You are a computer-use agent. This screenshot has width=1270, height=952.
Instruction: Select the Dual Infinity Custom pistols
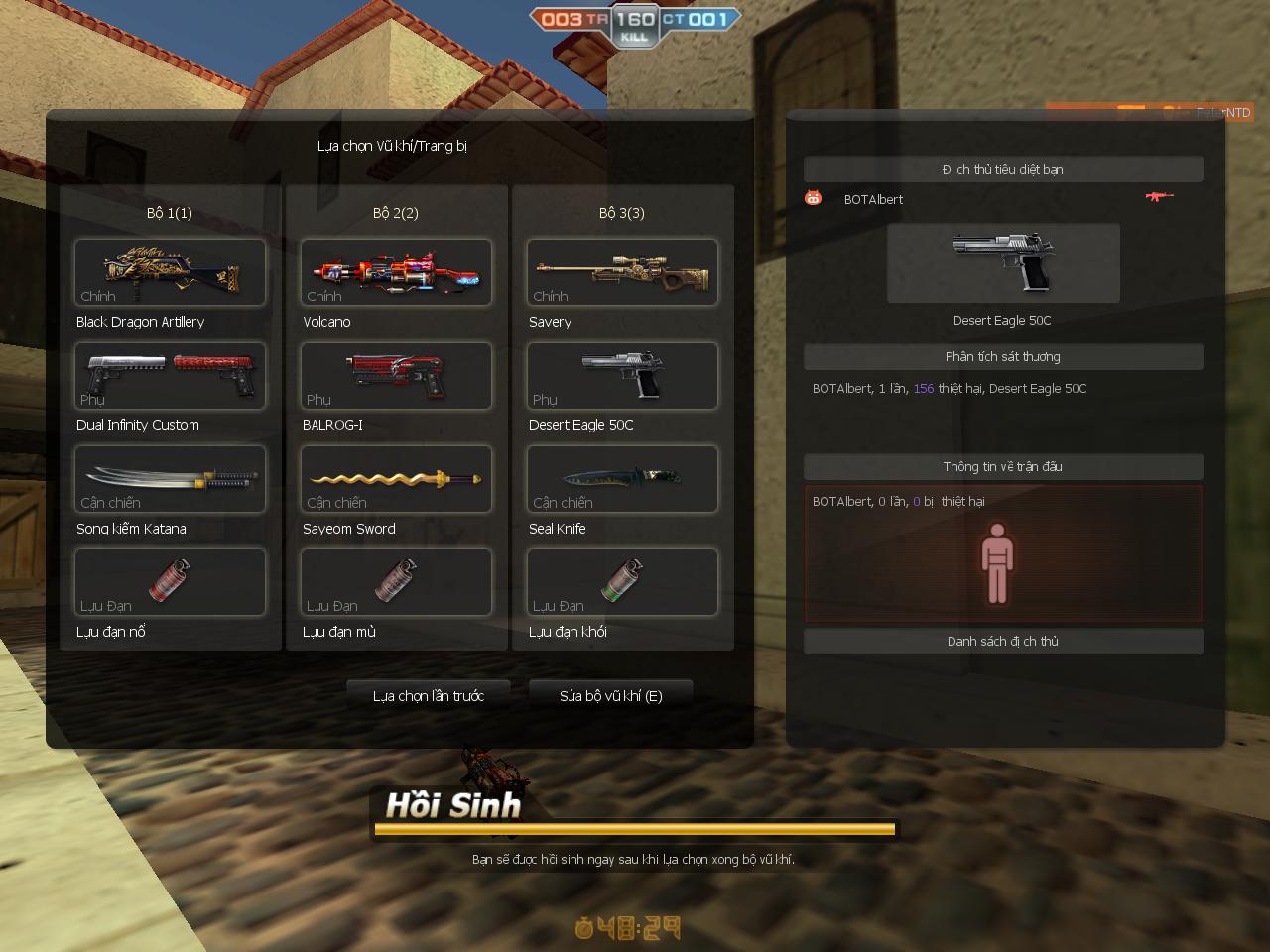pyautogui.click(x=169, y=376)
